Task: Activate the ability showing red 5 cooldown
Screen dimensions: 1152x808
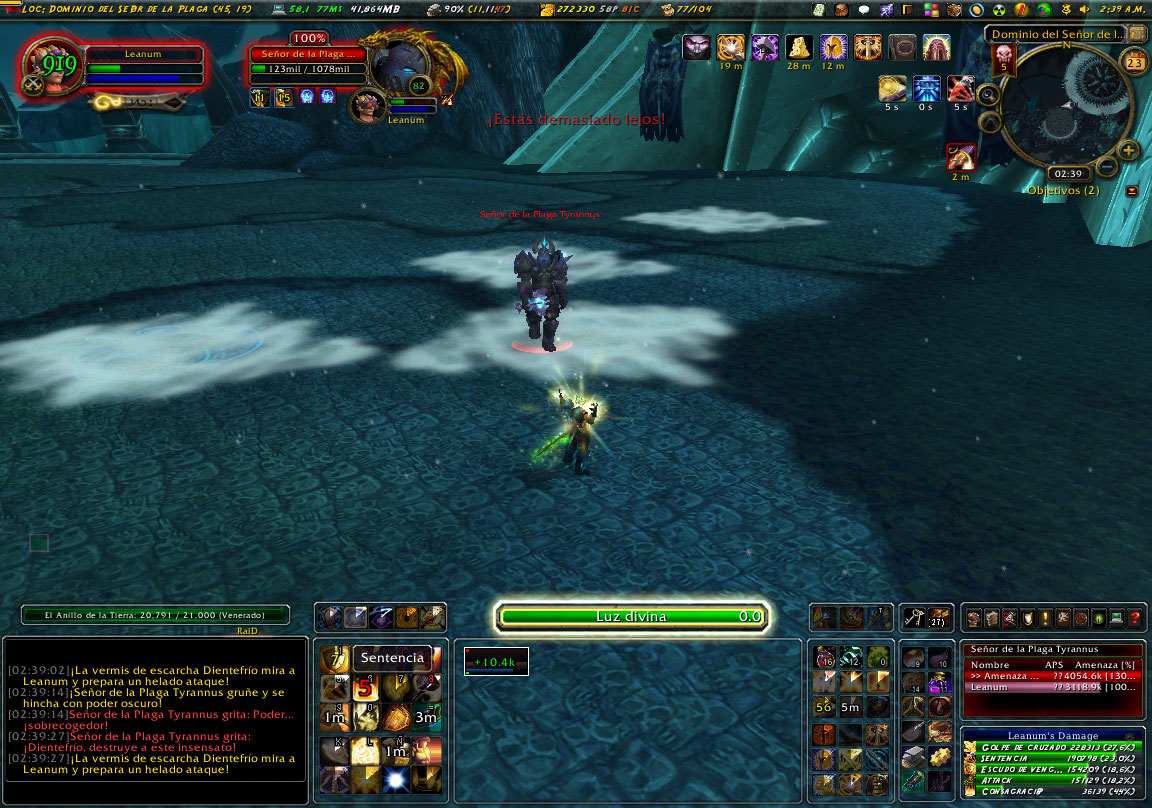Action: tap(365, 688)
